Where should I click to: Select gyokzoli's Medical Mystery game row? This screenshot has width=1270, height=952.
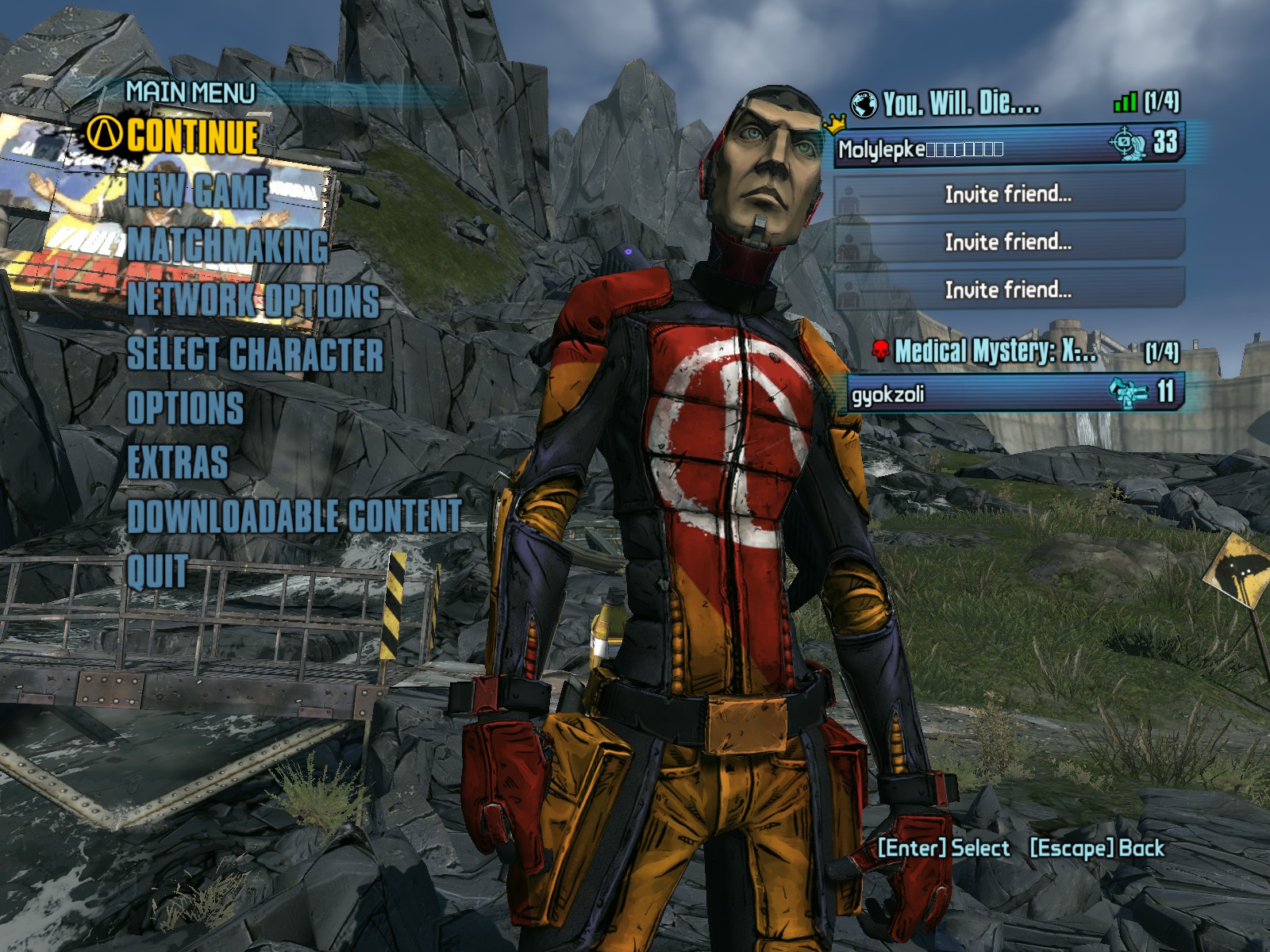coord(1012,393)
